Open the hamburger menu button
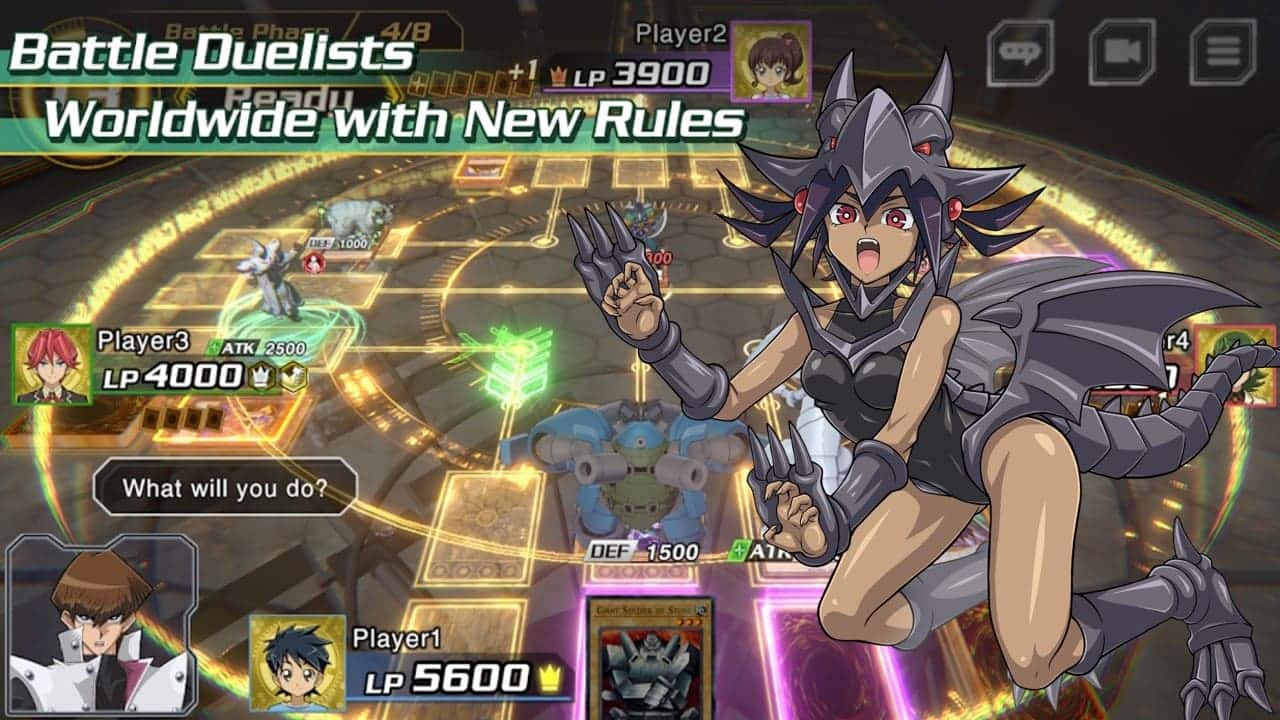This screenshot has height=720, width=1280. (1222, 51)
